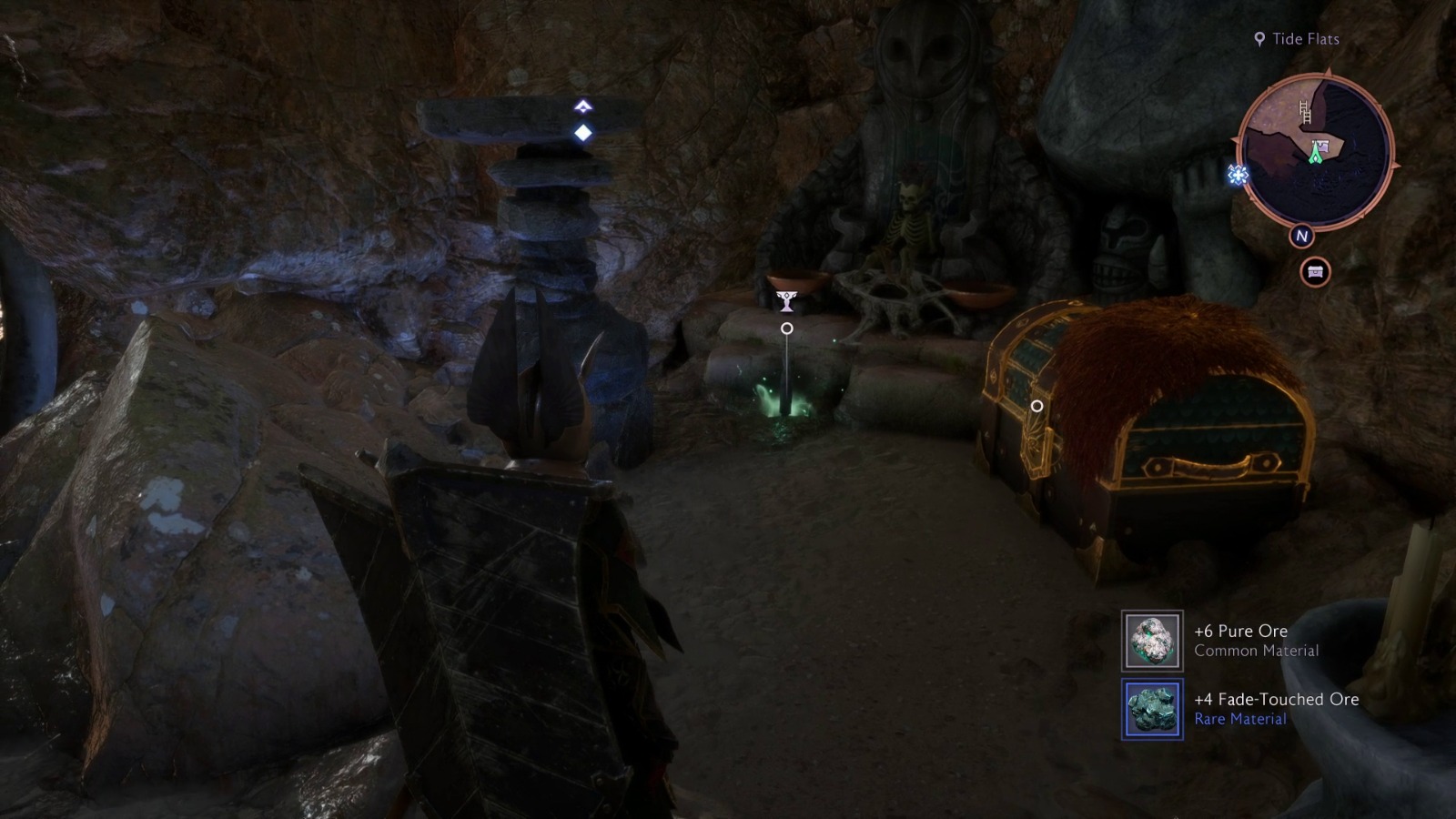Select the ladder icon on the minimap
The width and height of the screenshot is (1456, 819).
coord(1305,112)
